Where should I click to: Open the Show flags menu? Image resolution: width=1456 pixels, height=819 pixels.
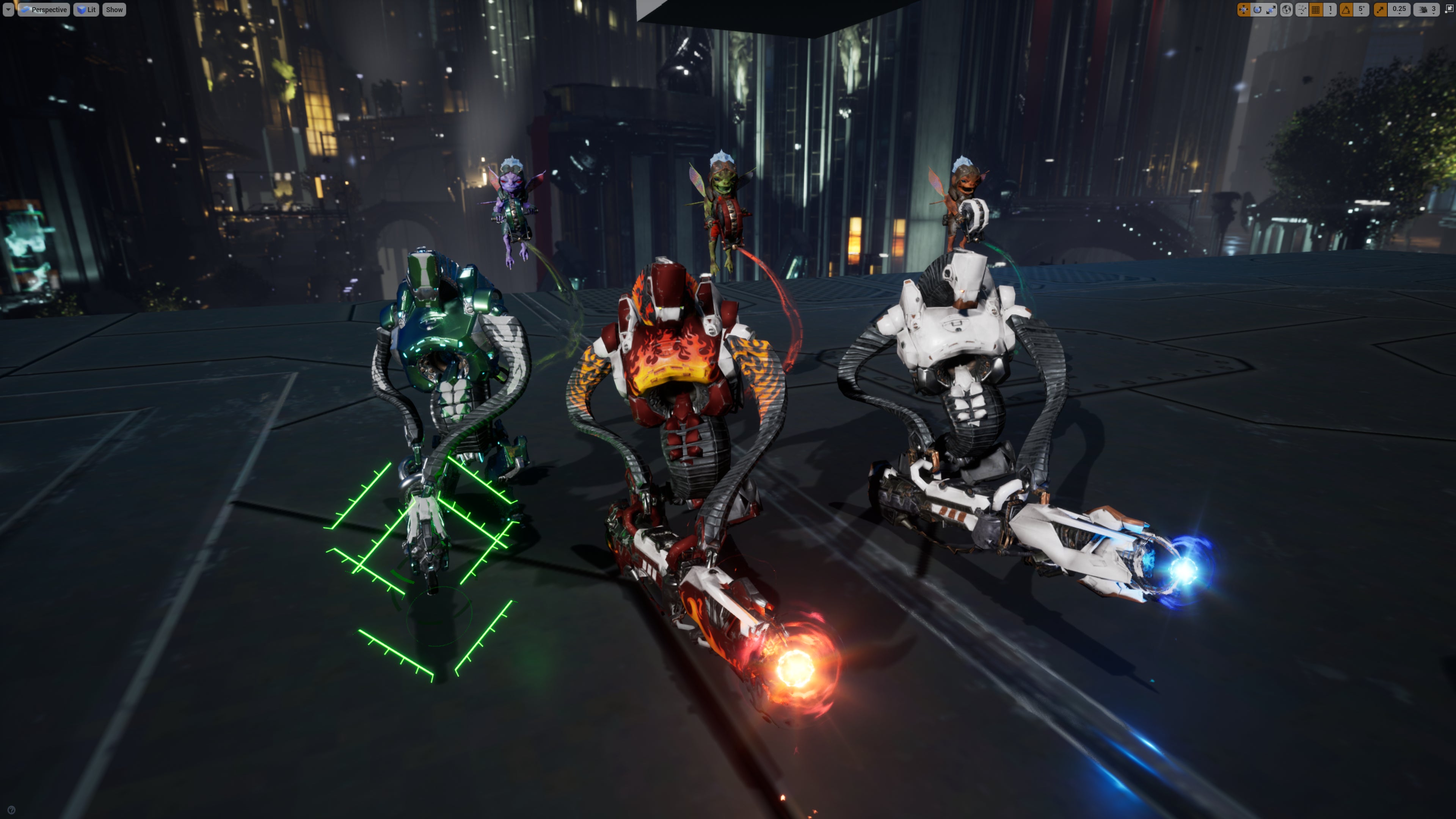tap(114, 9)
